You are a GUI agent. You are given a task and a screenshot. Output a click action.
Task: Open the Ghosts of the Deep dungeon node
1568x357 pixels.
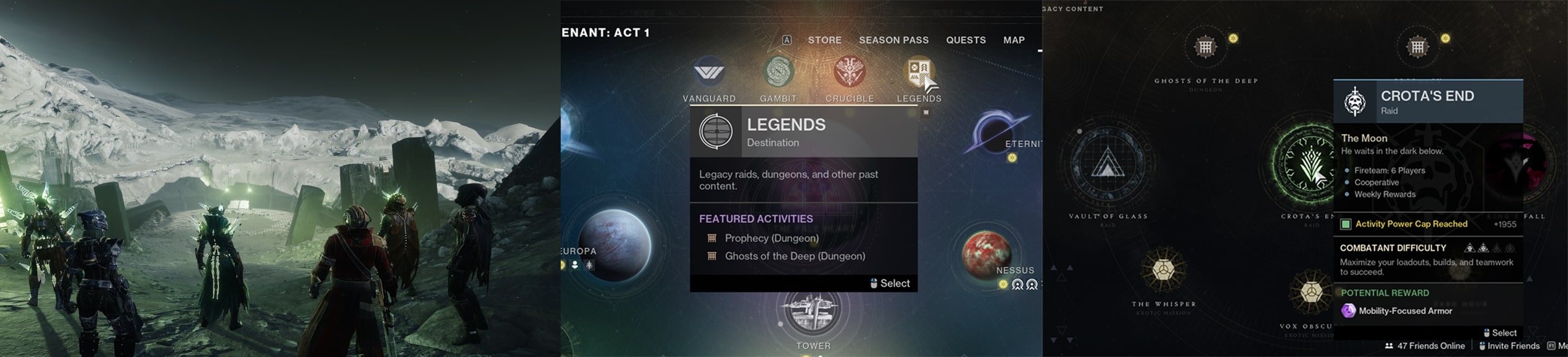[1205, 47]
